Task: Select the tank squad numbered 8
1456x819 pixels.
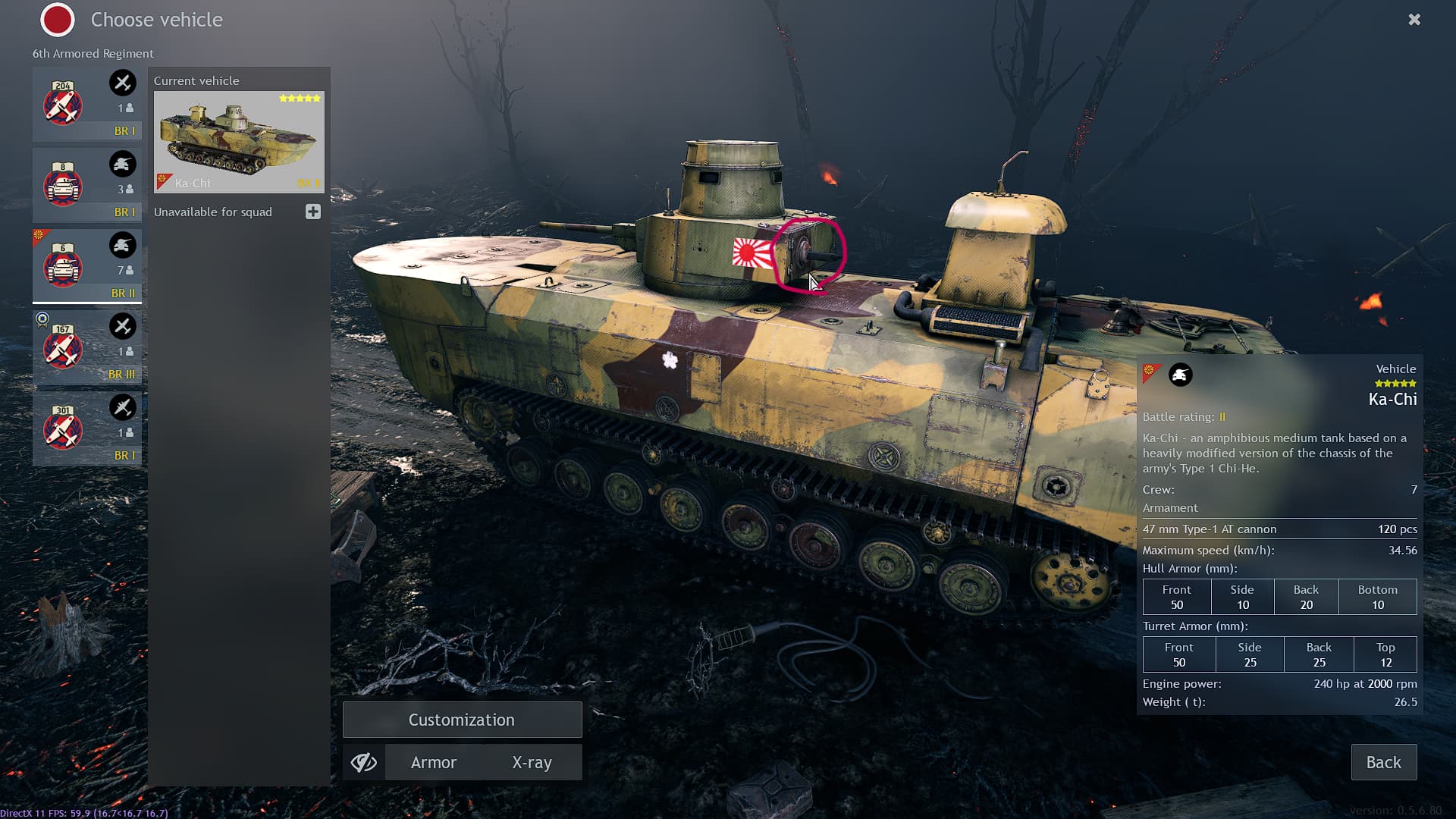Action: pyautogui.click(x=87, y=185)
